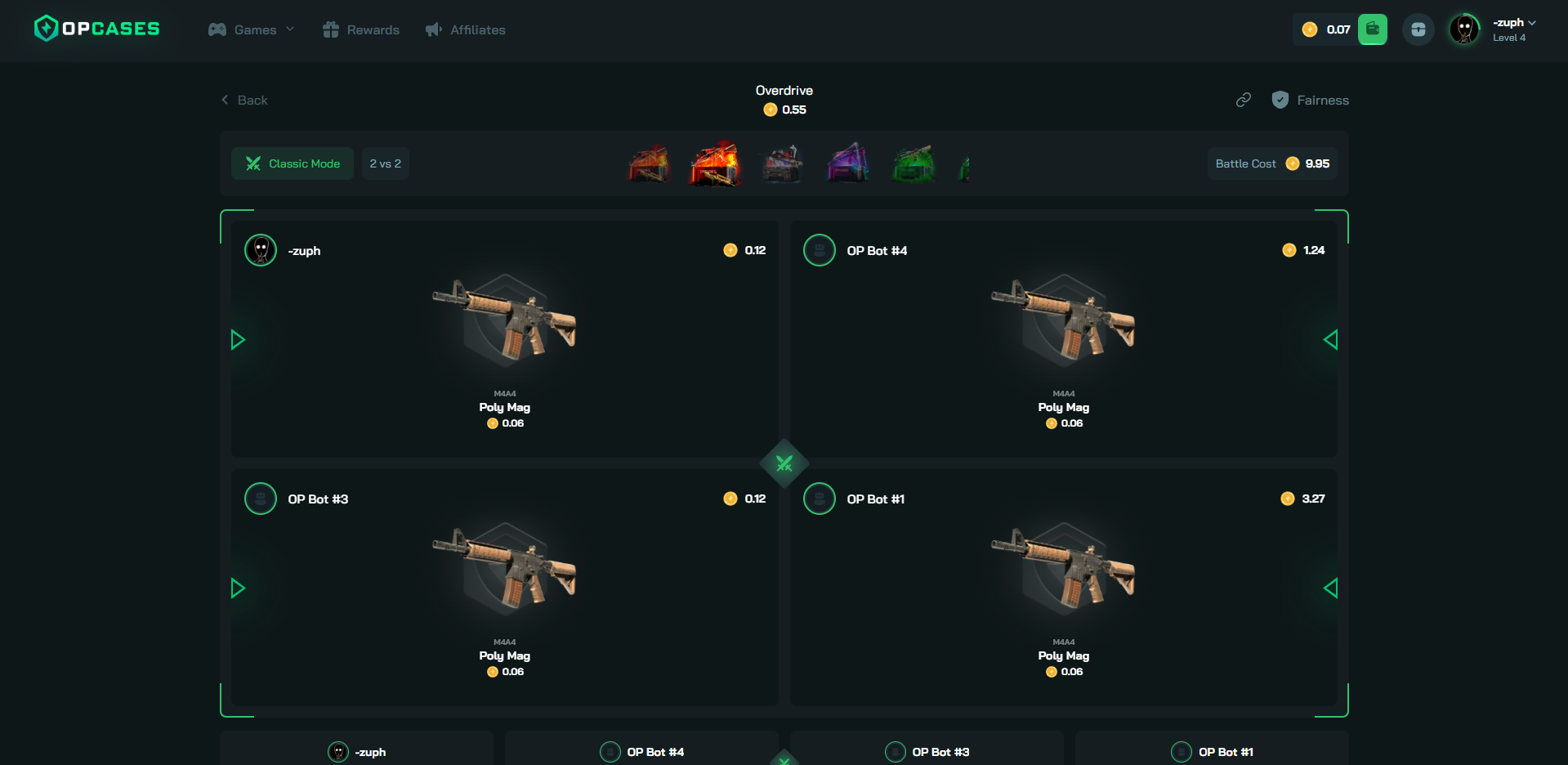Screen dimensions: 1568x765
Task: Expand the Games dropdown
Action: pyautogui.click(x=251, y=29)
